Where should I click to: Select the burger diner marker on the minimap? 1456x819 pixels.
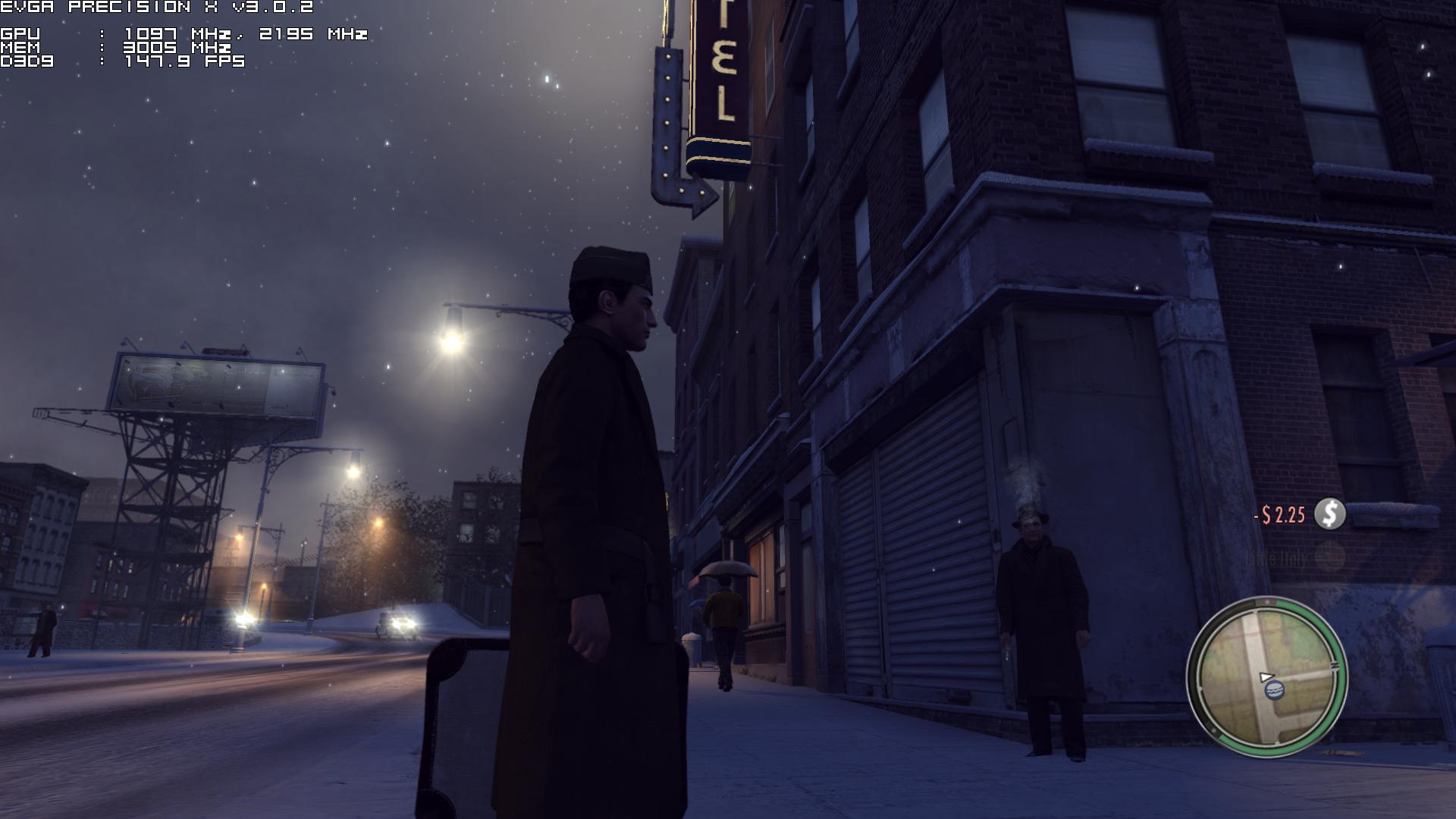pyautogui.click(x=1274, y=690)
